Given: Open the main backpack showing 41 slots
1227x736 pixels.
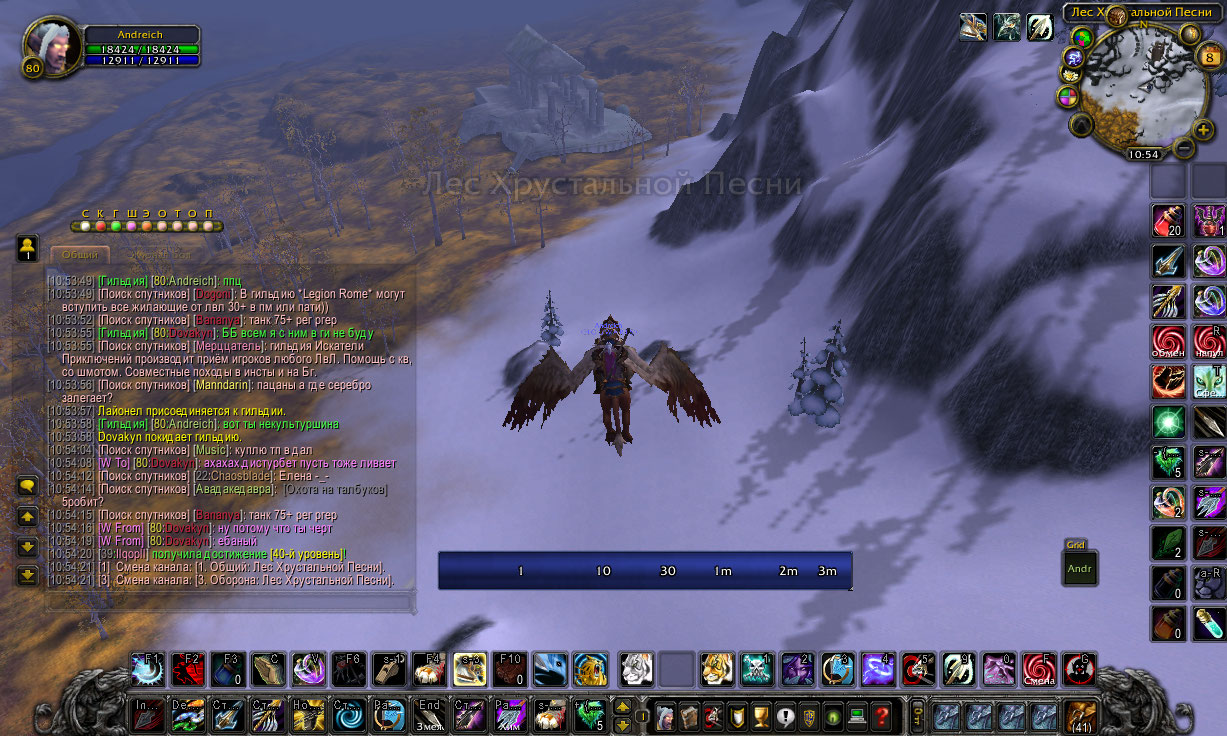Looking at the screenshot, I should pyautogui.click(x=1081, y=716).
